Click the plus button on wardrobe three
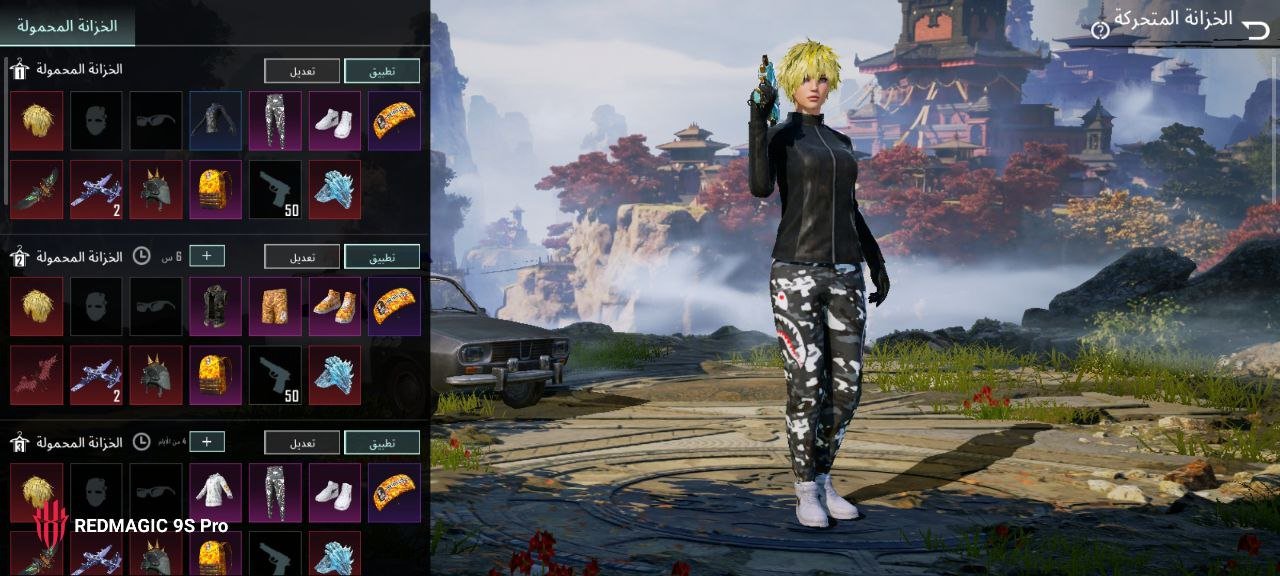 click(x=207, y=442)
